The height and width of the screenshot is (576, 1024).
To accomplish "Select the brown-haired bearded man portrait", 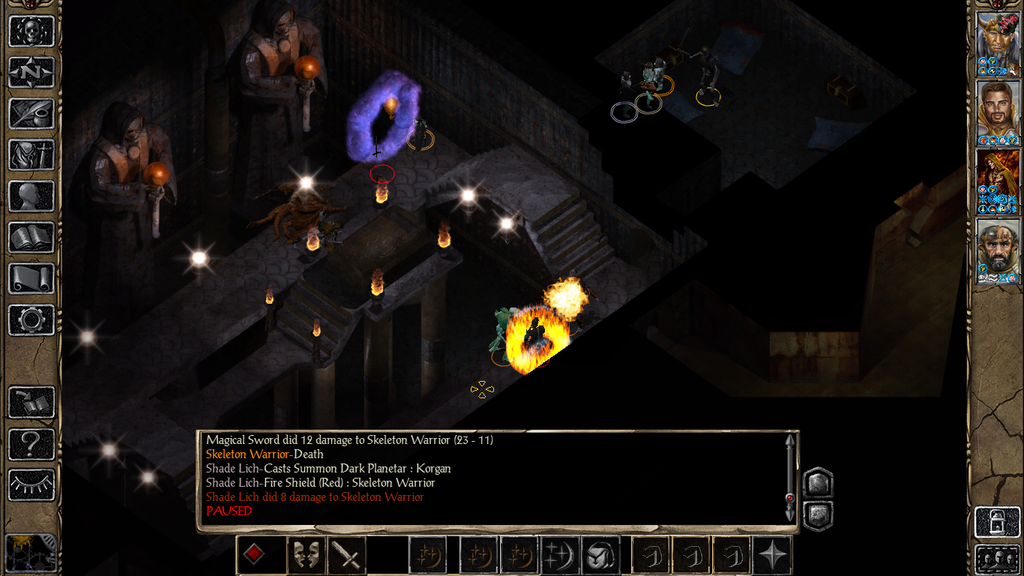I will (x=997, y=112).
